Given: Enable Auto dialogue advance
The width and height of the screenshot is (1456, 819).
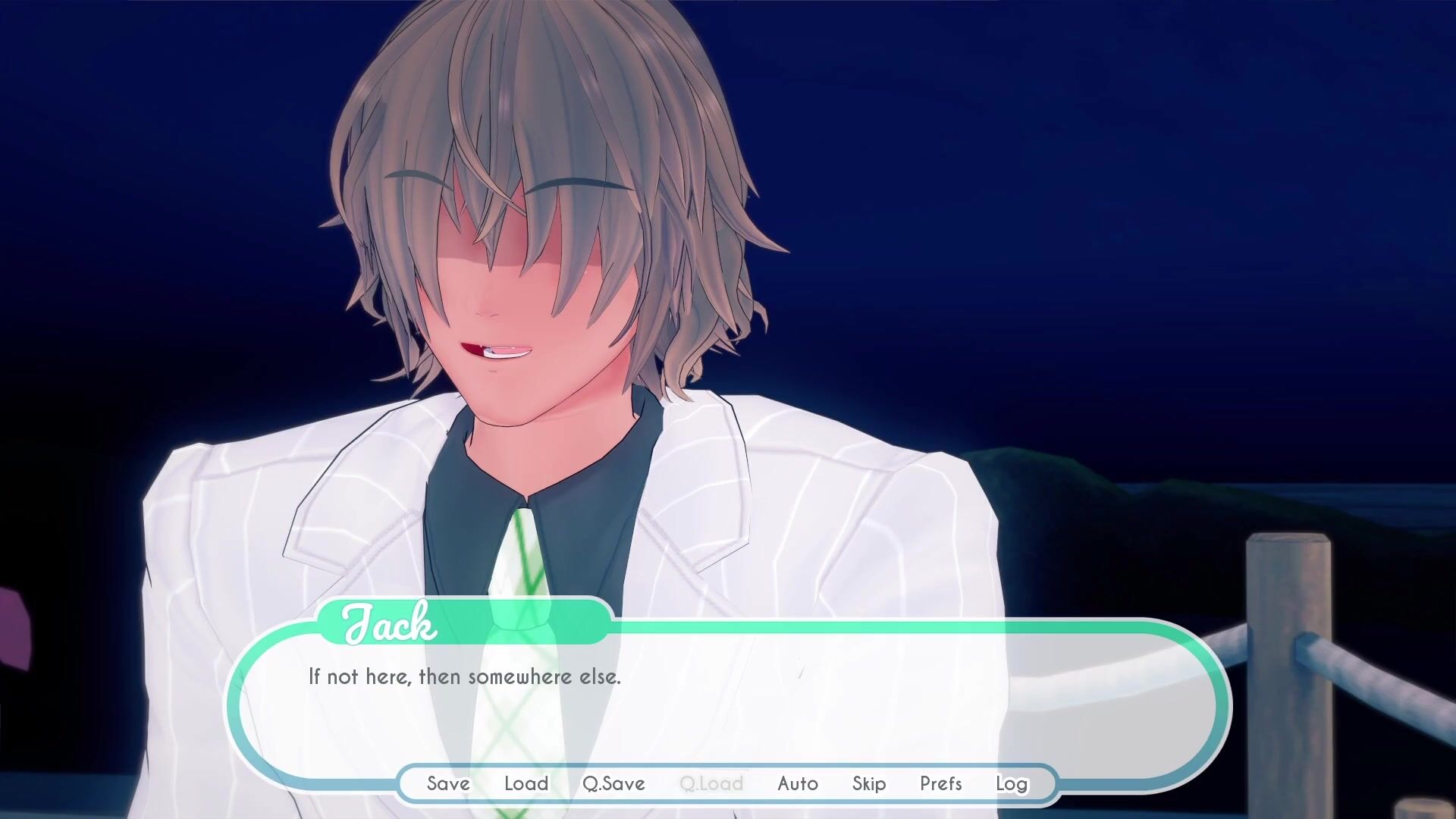Looking at the screenshot, I should (798, 783).
